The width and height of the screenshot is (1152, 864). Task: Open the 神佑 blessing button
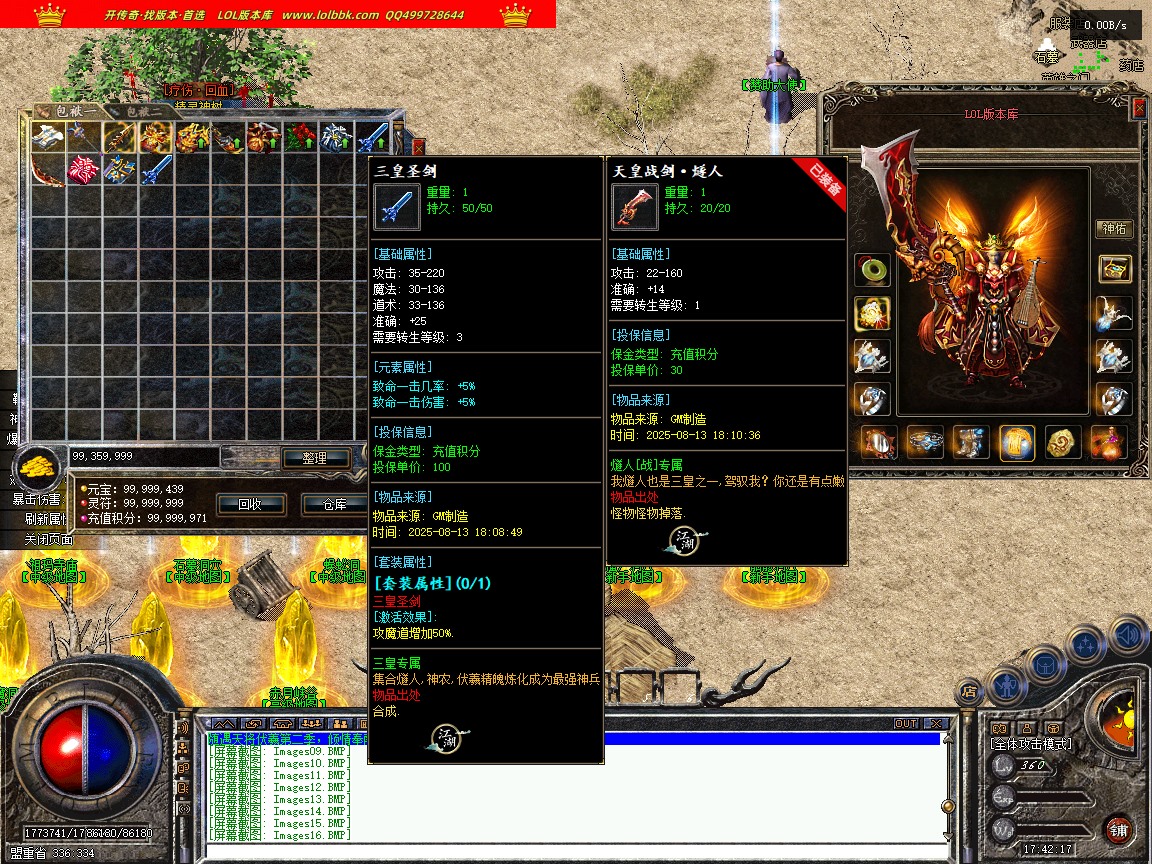[x=1114, y=229]
